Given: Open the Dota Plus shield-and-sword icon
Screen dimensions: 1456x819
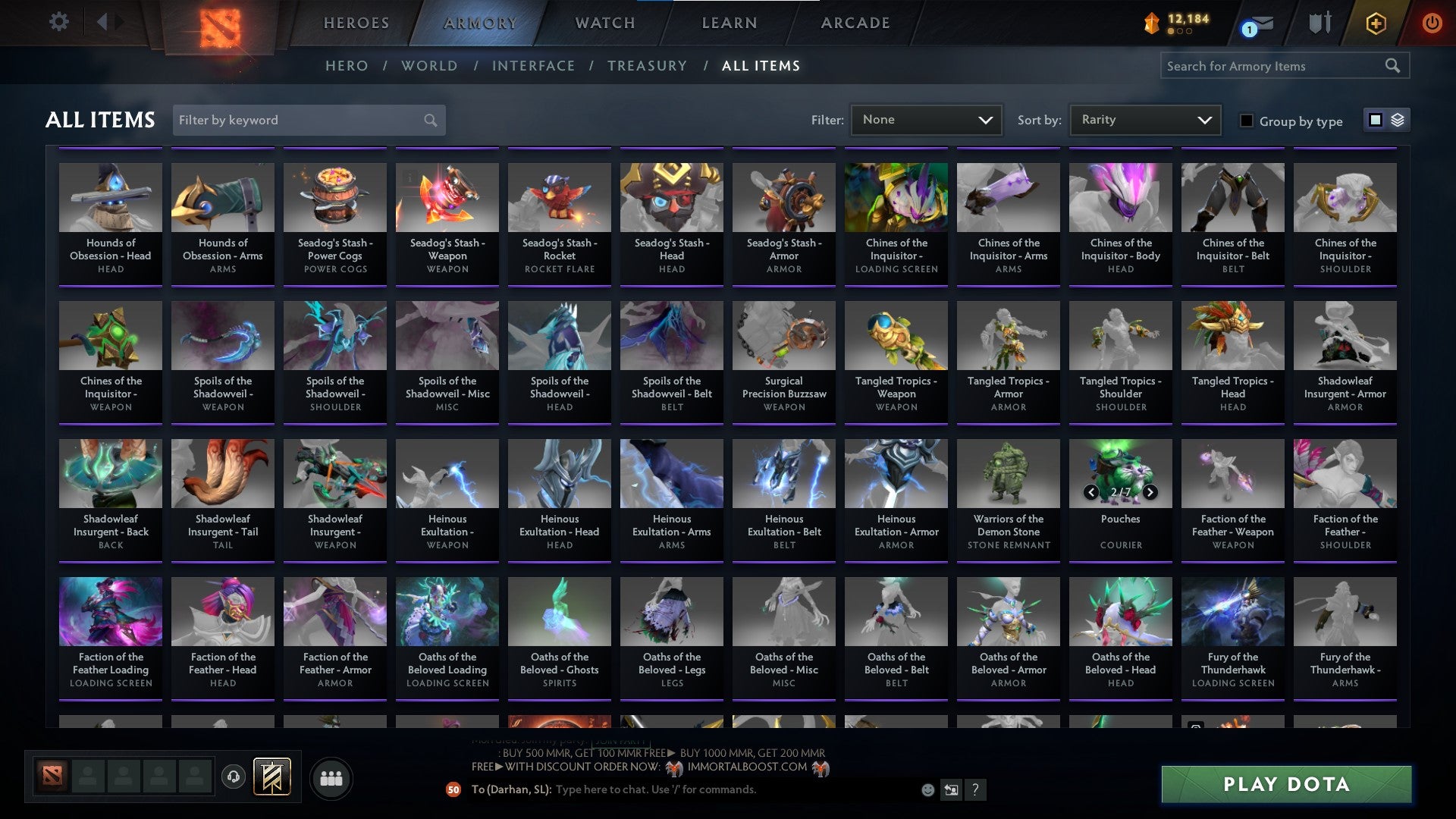Looking at the screenshot, I should pos(1320,22).
